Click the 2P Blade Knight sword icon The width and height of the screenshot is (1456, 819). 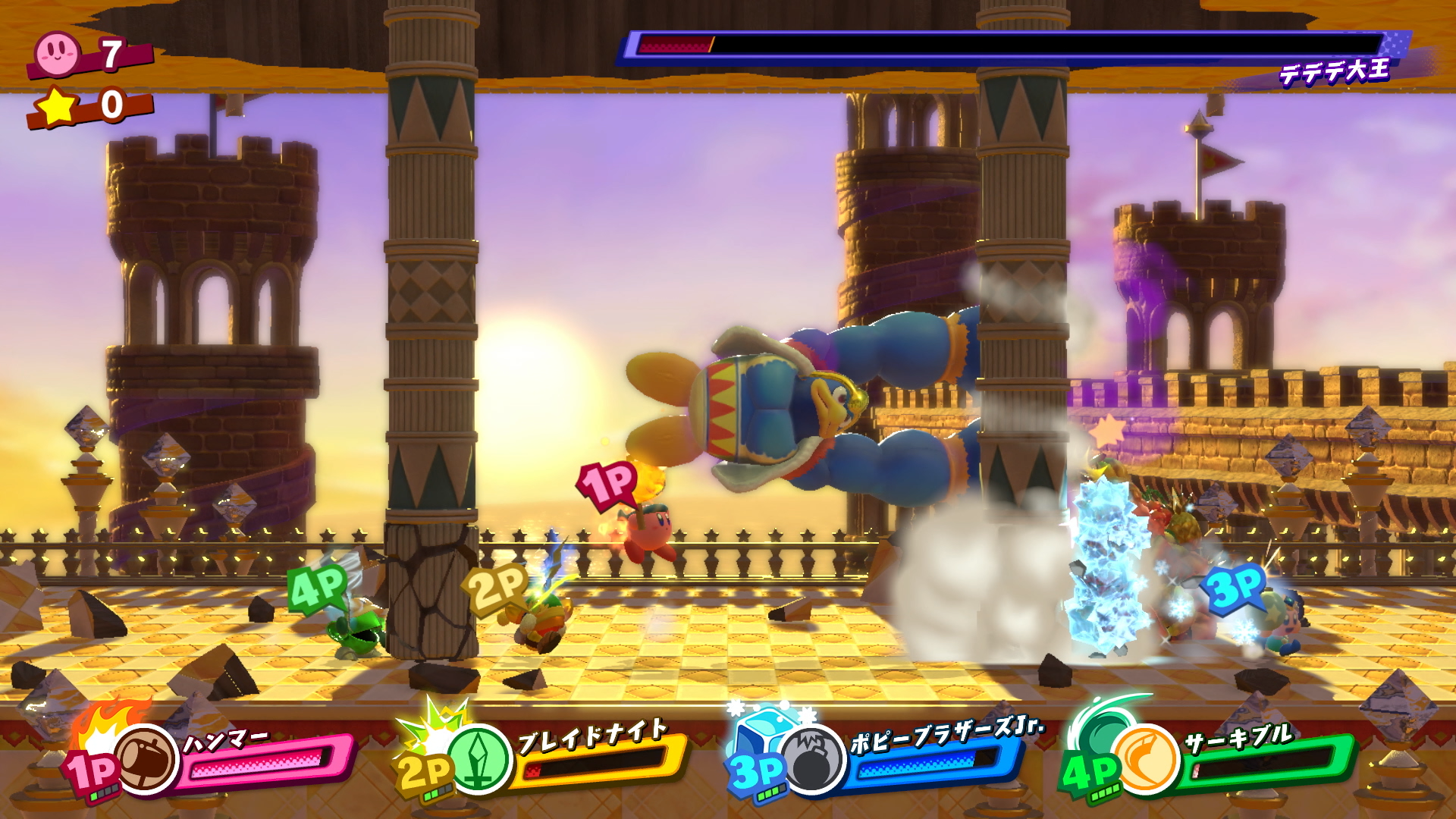coord(479,760)
